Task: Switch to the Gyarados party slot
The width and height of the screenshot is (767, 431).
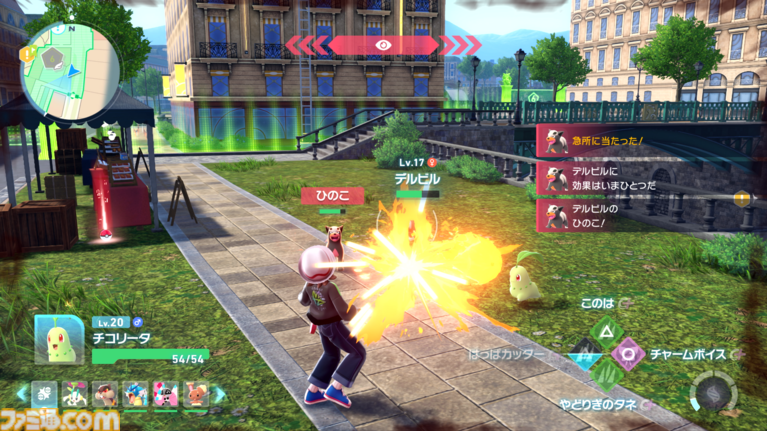Action: pos(135,393)
